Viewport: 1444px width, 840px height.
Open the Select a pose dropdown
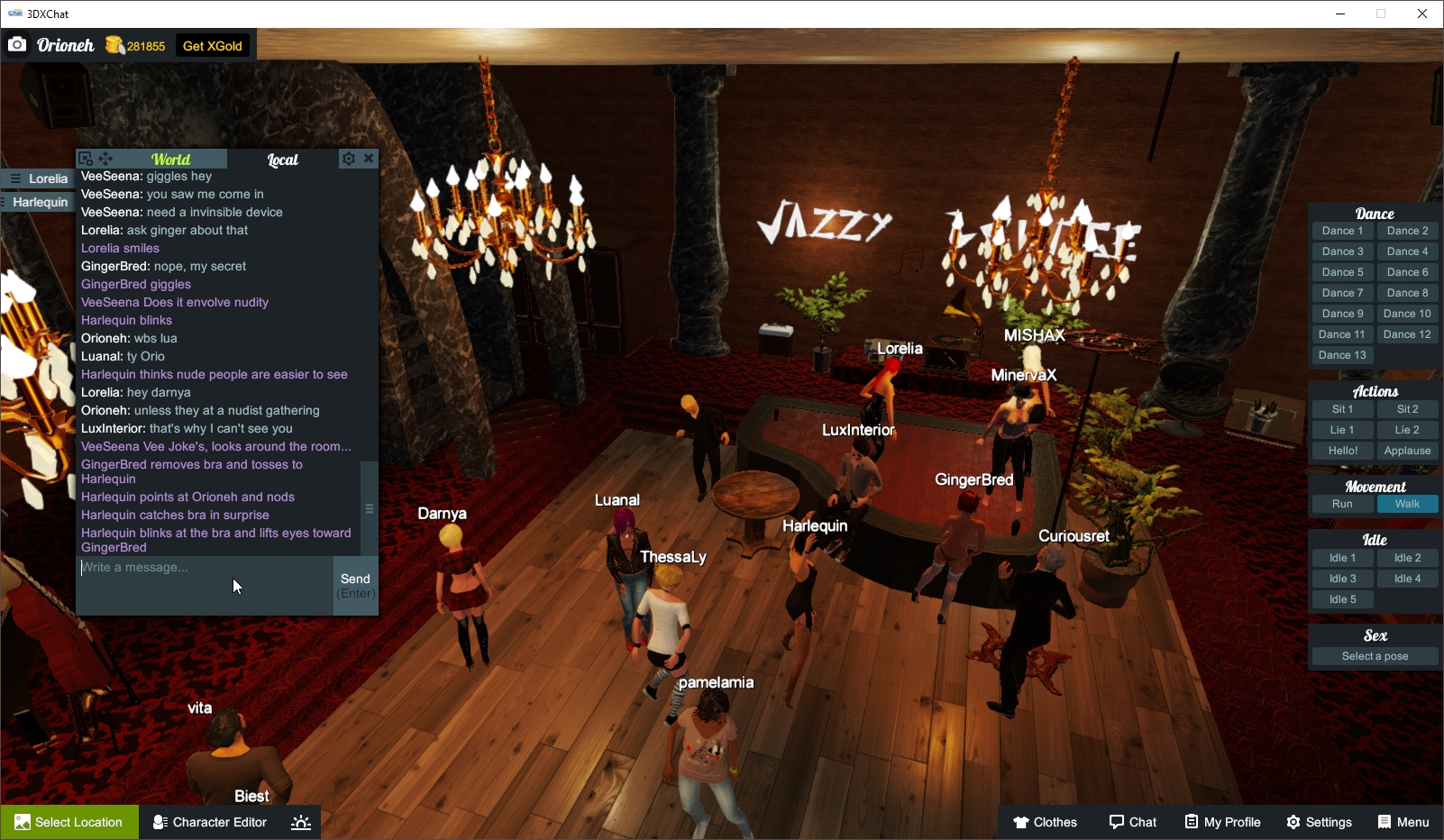[x=1375, y=656]
